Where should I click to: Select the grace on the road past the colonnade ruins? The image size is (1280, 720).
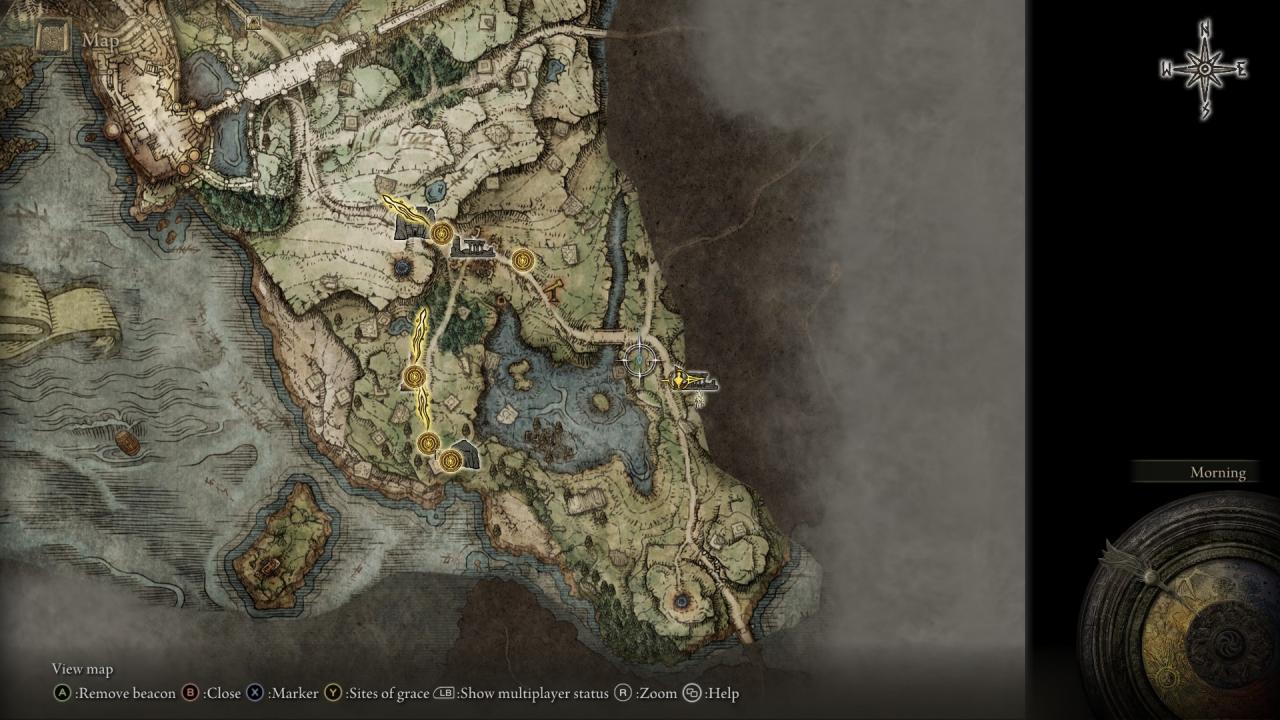point(521,261)
